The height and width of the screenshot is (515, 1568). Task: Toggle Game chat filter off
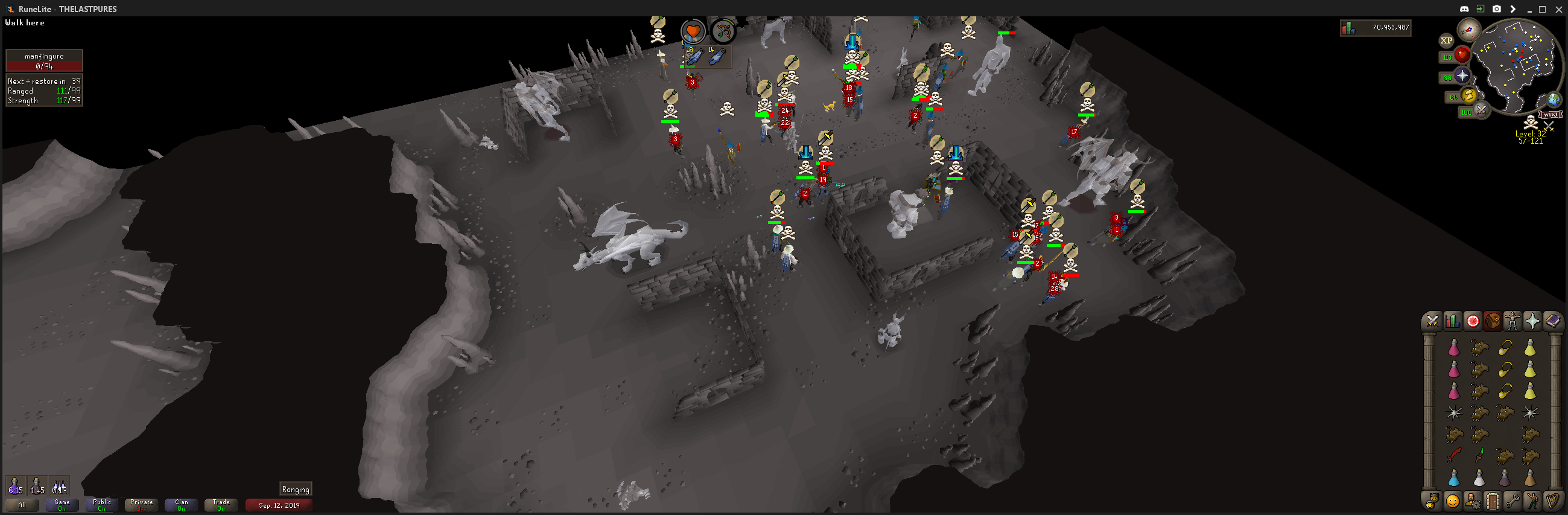tap(62, 505)
